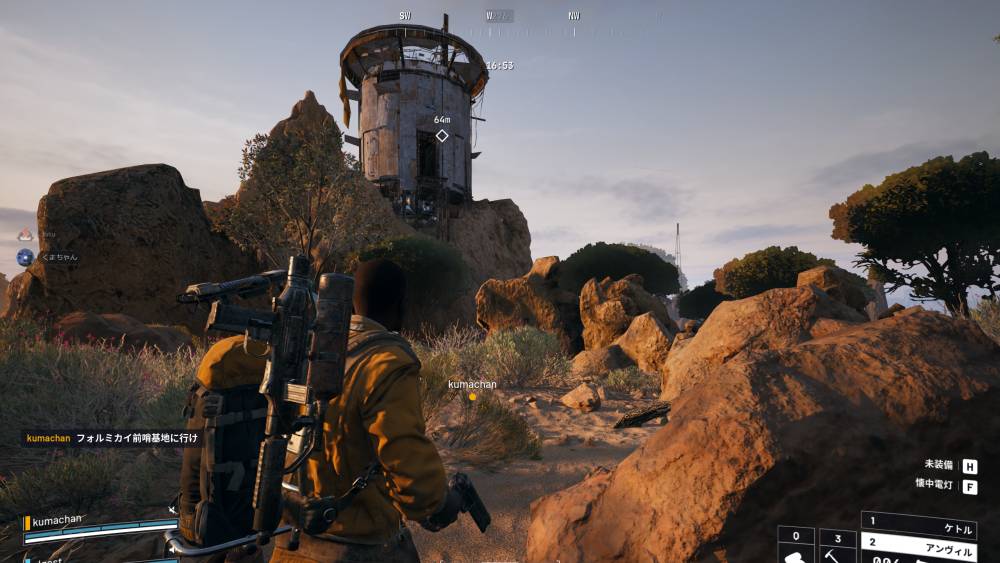Select the ケトル weapon slot

918,522
